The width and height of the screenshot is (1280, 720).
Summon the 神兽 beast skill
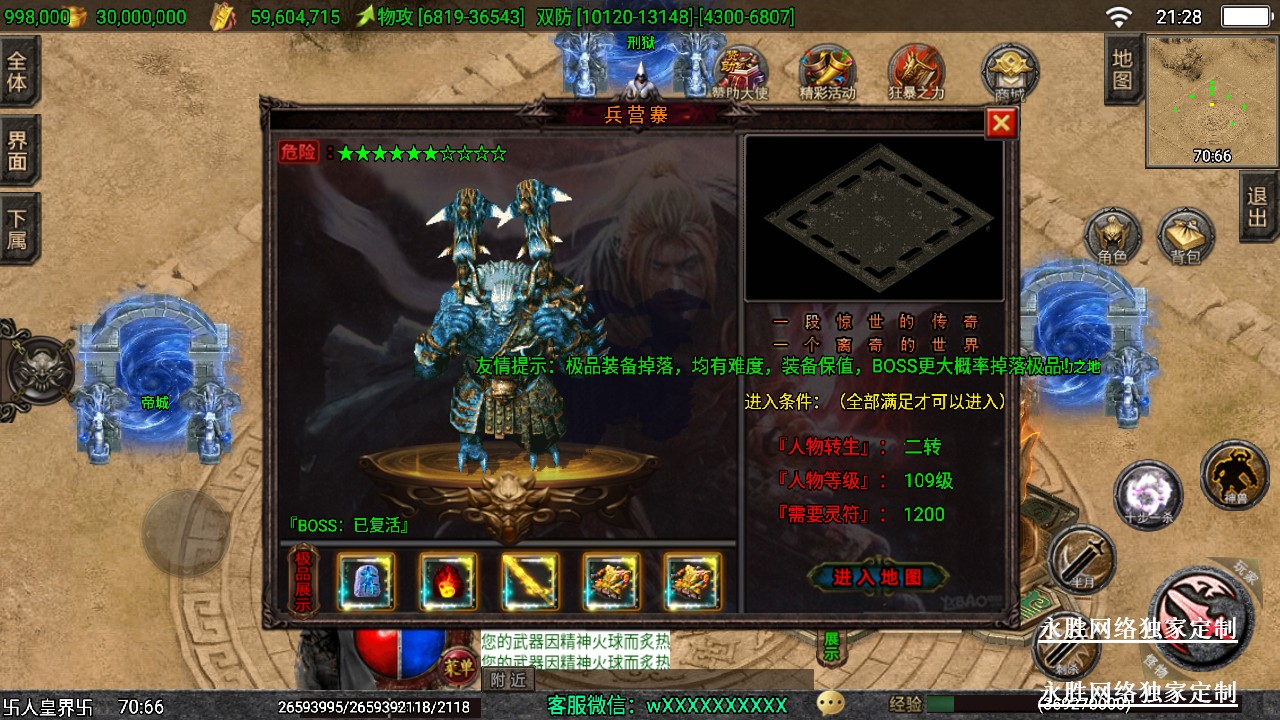point(1234,475)
